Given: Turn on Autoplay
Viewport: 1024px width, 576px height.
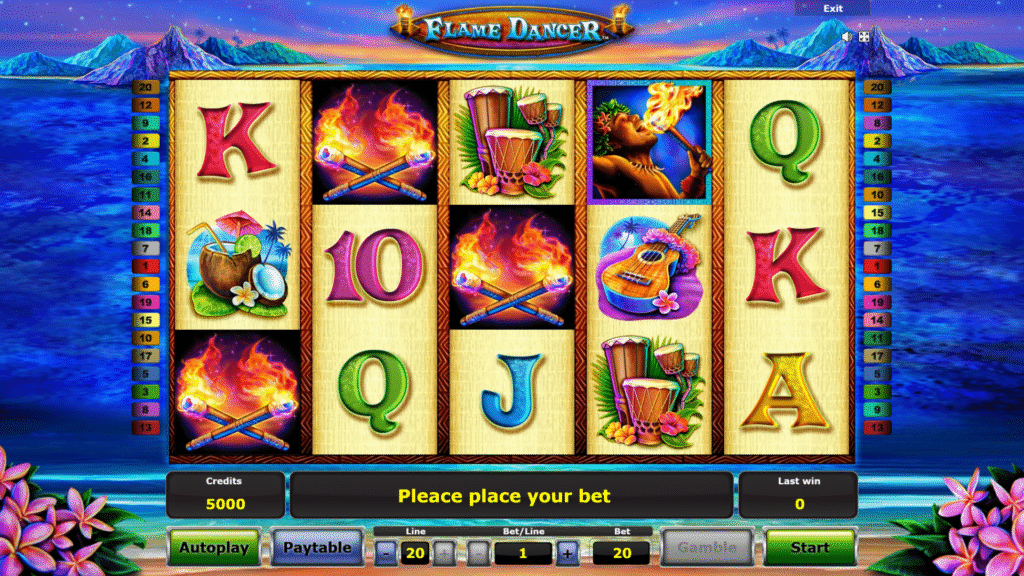Looking at the screenshot, I should click(214, 548).
